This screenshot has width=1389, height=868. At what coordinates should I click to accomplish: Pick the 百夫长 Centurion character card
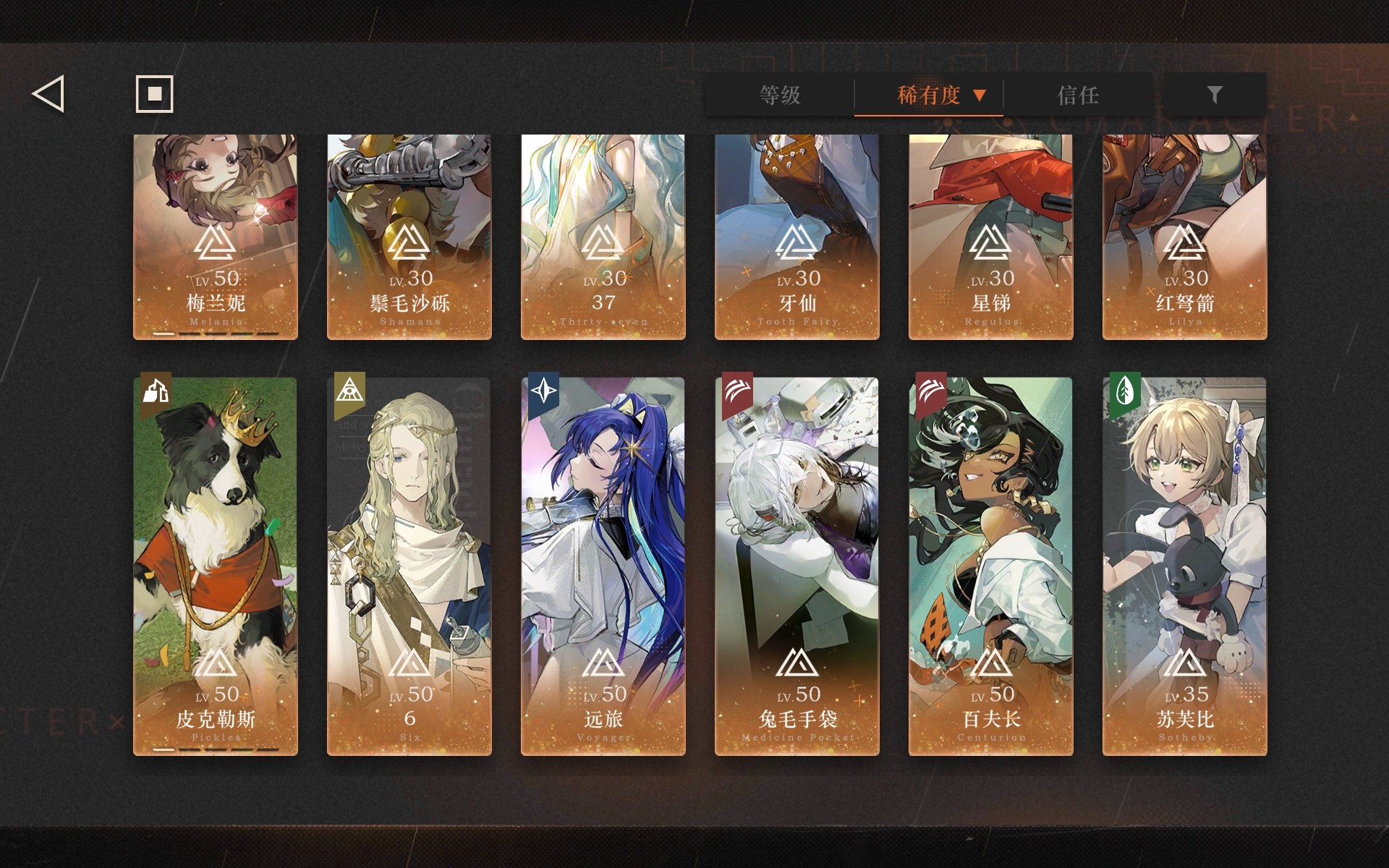tap(991, 566)
